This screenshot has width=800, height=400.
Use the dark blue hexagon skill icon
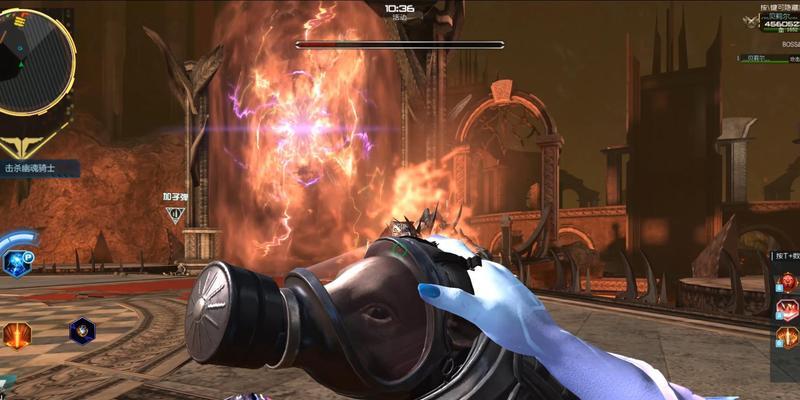[81, 331]
